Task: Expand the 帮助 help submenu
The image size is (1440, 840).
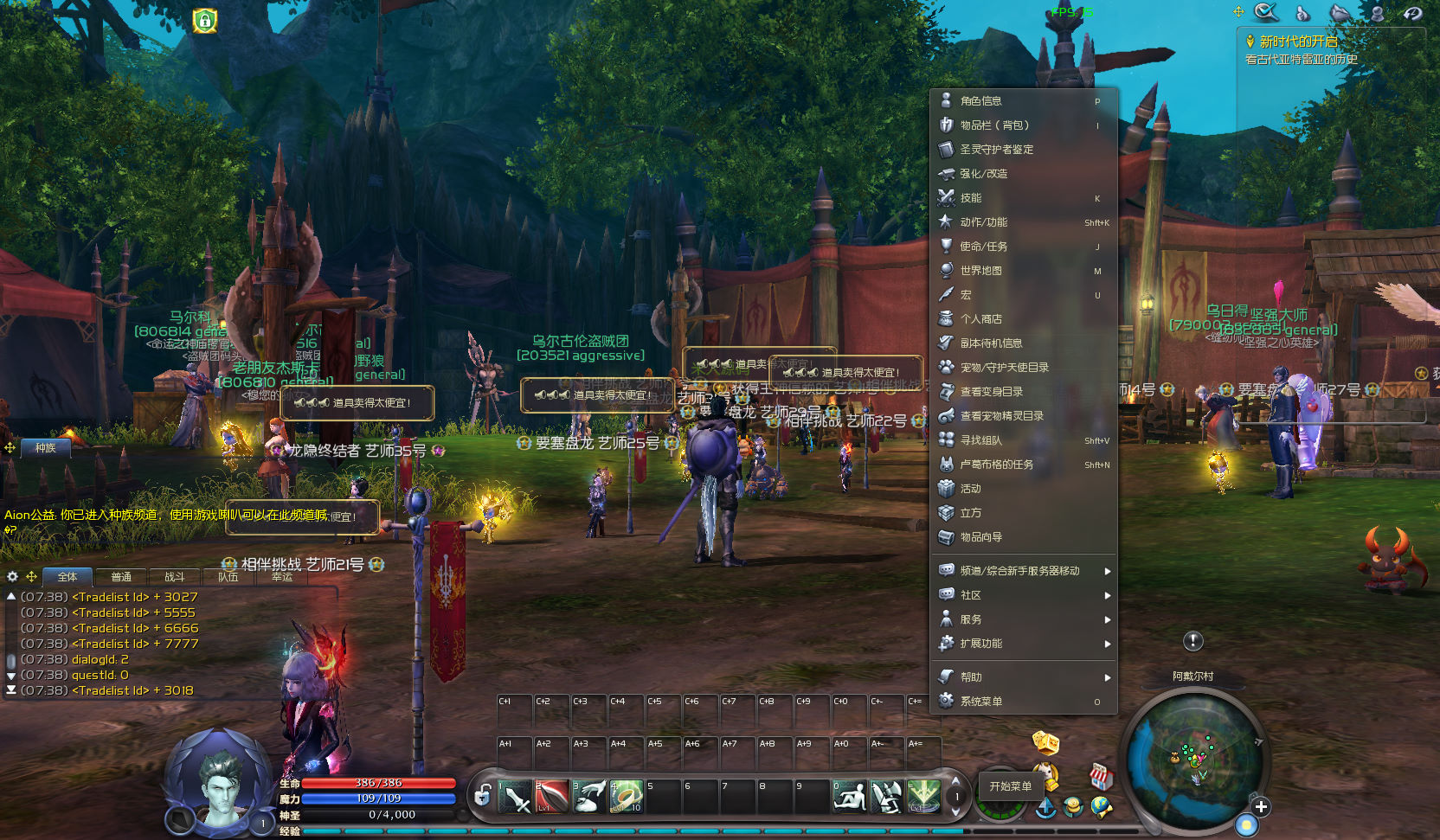Action: coord(971,677)
